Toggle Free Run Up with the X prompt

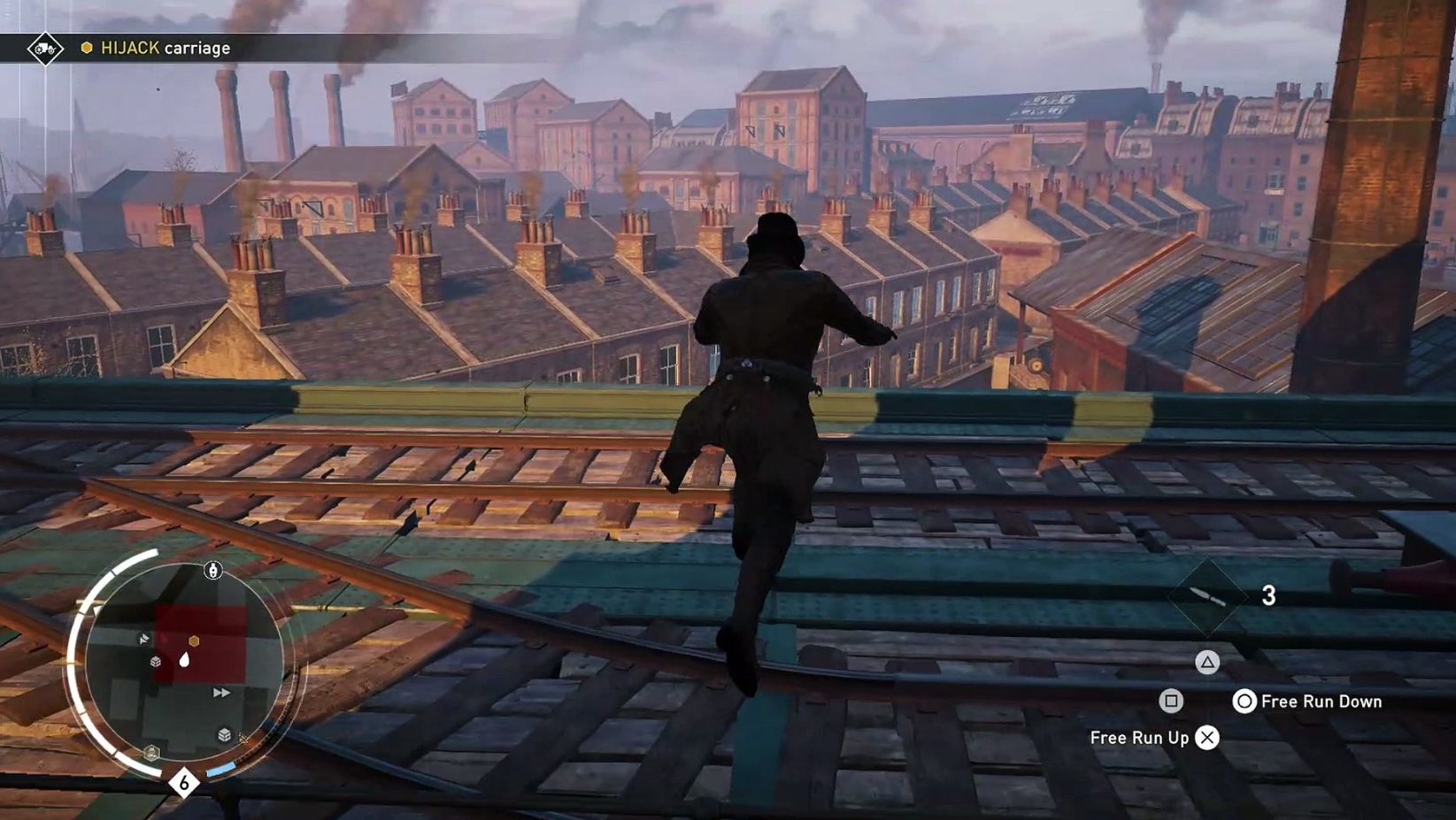click(x=1207, y=737)
